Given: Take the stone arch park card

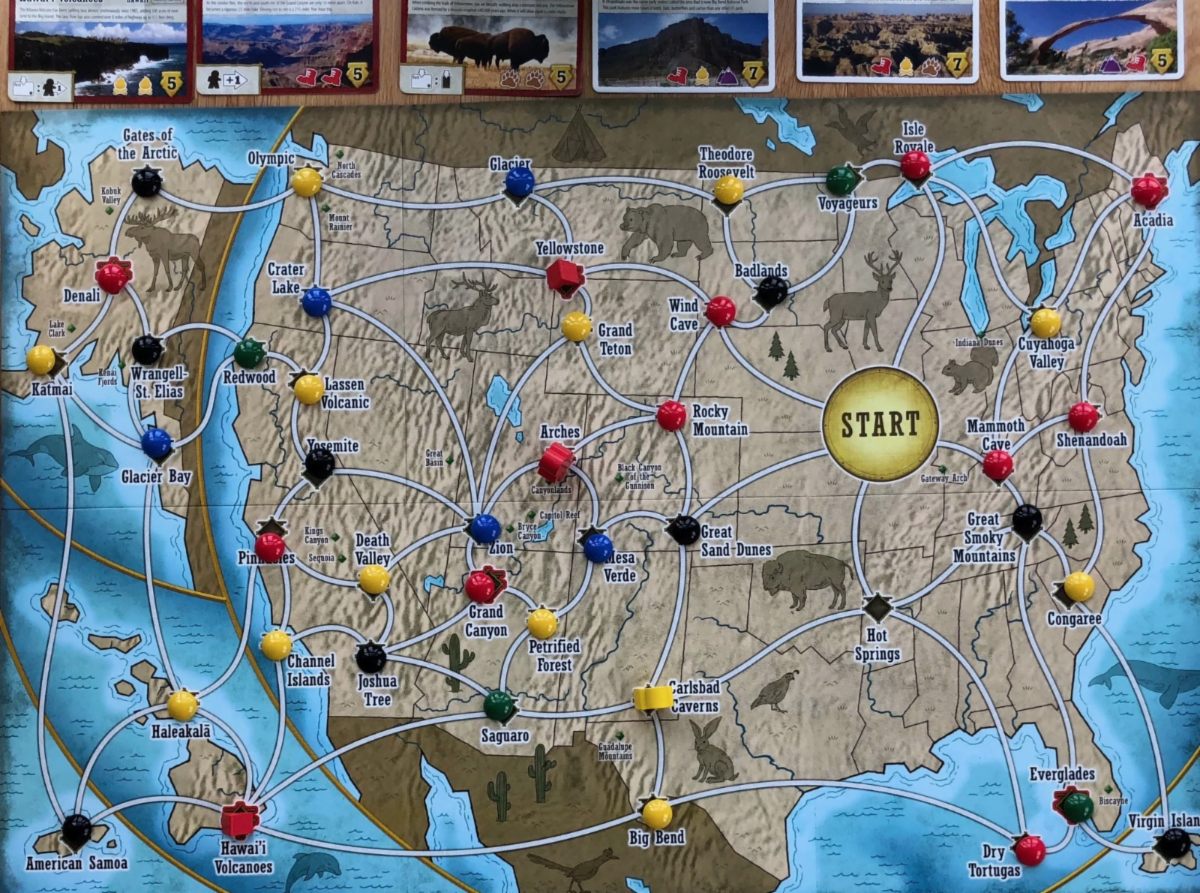Looking at the screenshot, I should tap(1087, 40).
